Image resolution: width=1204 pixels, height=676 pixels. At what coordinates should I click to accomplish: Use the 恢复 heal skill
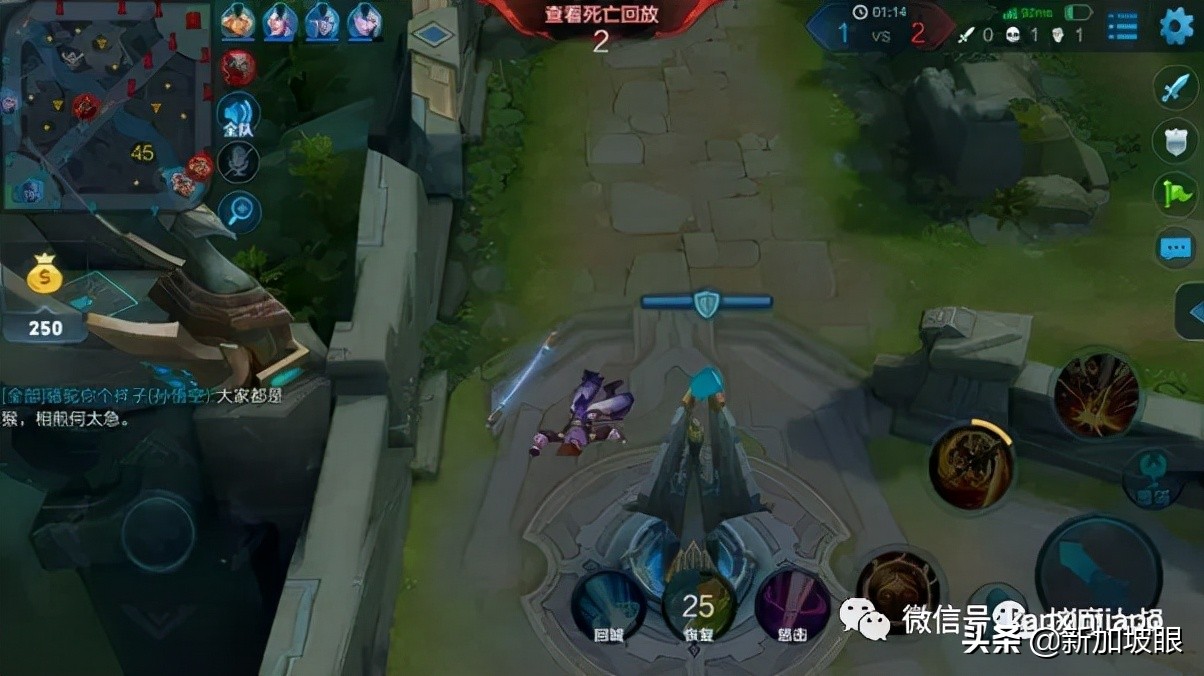(x=699, y=604)
